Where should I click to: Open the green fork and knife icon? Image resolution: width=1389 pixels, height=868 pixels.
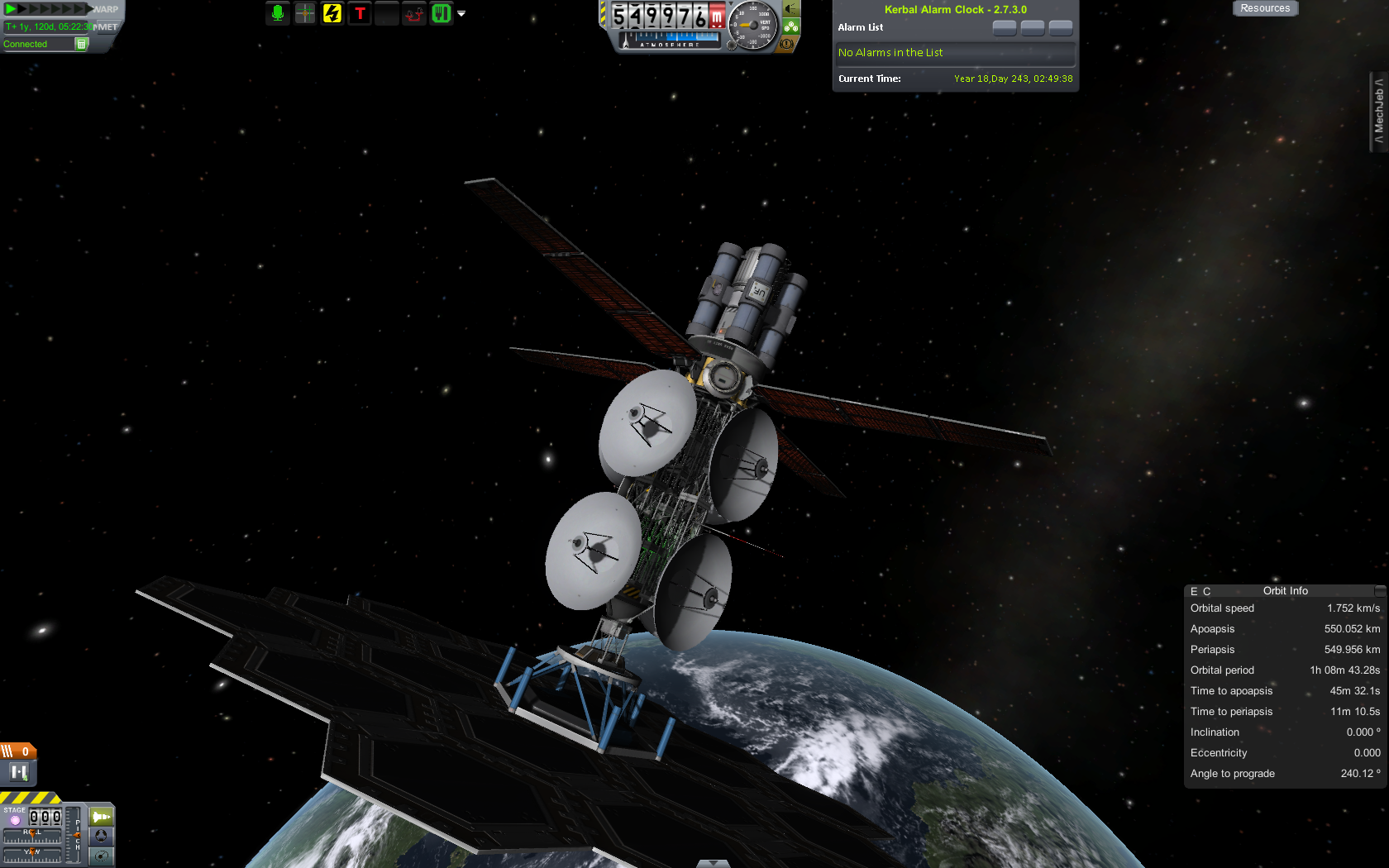pos(442,13)
